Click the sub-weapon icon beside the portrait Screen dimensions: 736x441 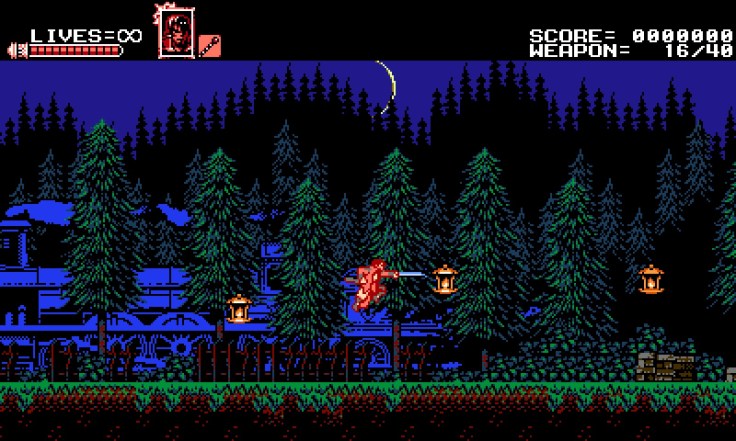point(210,45)
